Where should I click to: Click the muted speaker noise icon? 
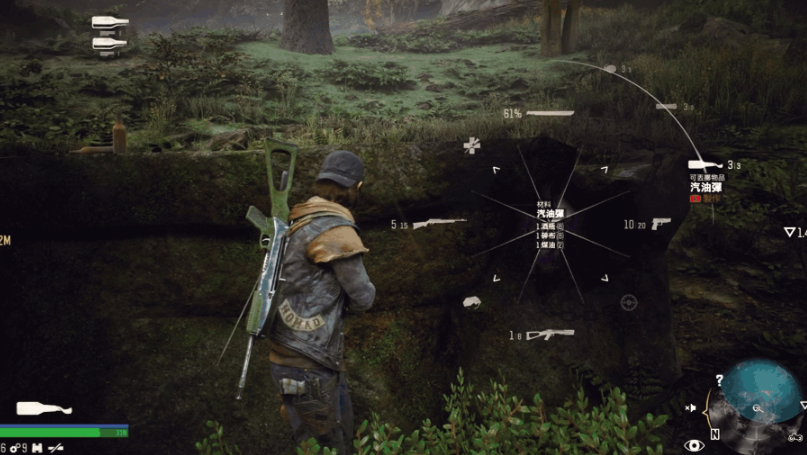691,408
